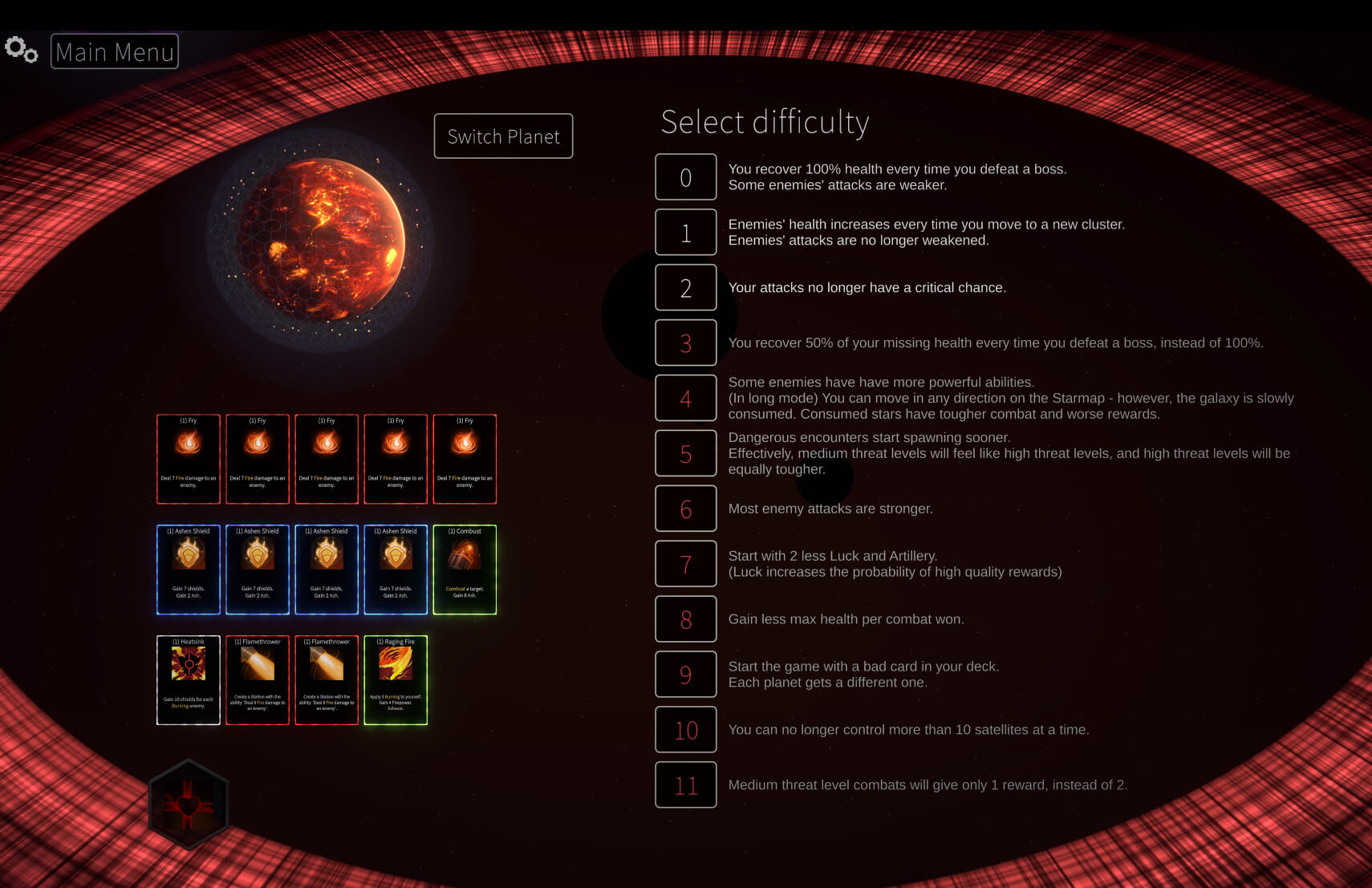Choose difficulty level 7
Screen dimensions: 1372x888
point(685,564)
